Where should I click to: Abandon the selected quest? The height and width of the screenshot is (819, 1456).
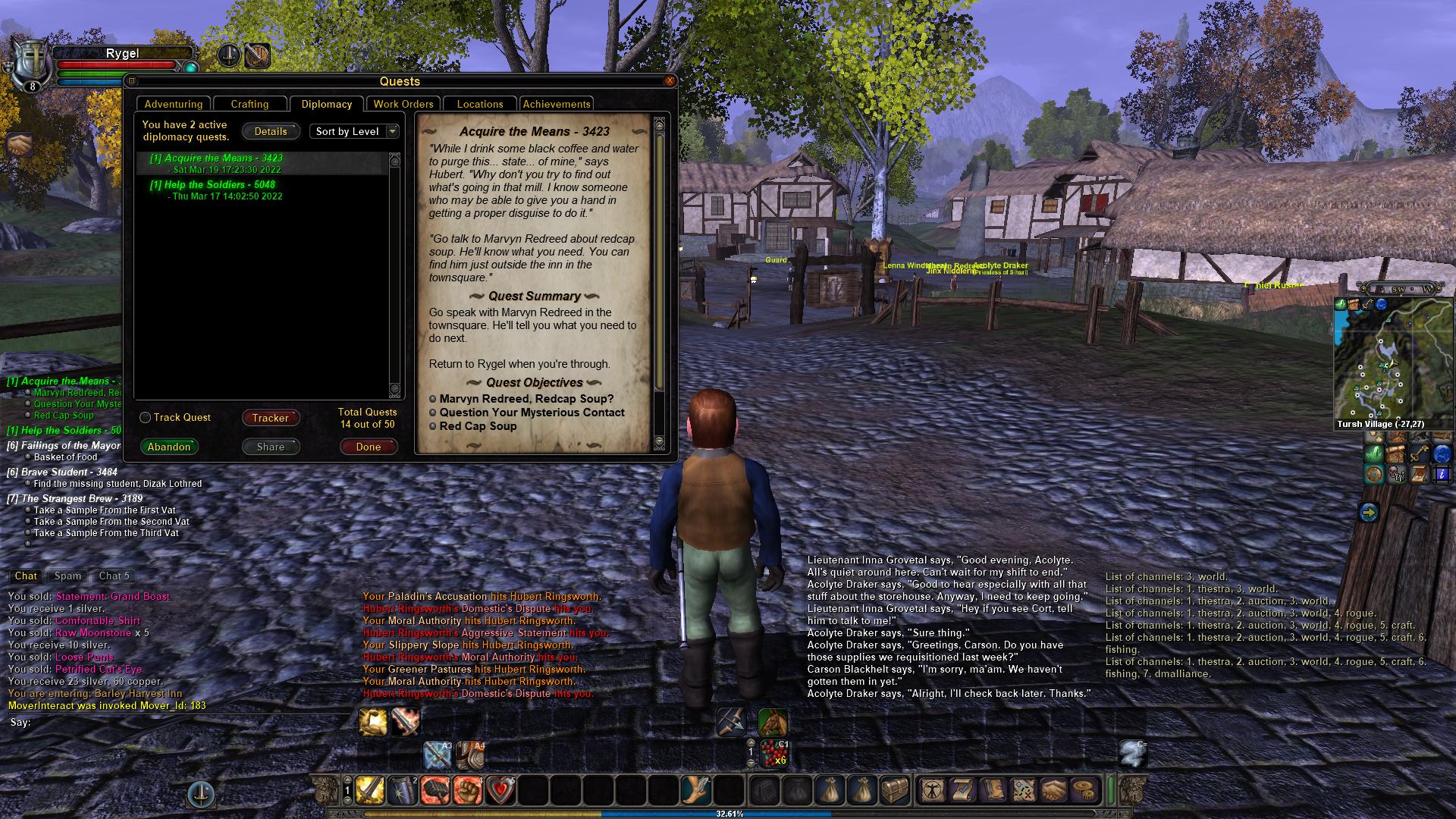(x=168, y=447)
